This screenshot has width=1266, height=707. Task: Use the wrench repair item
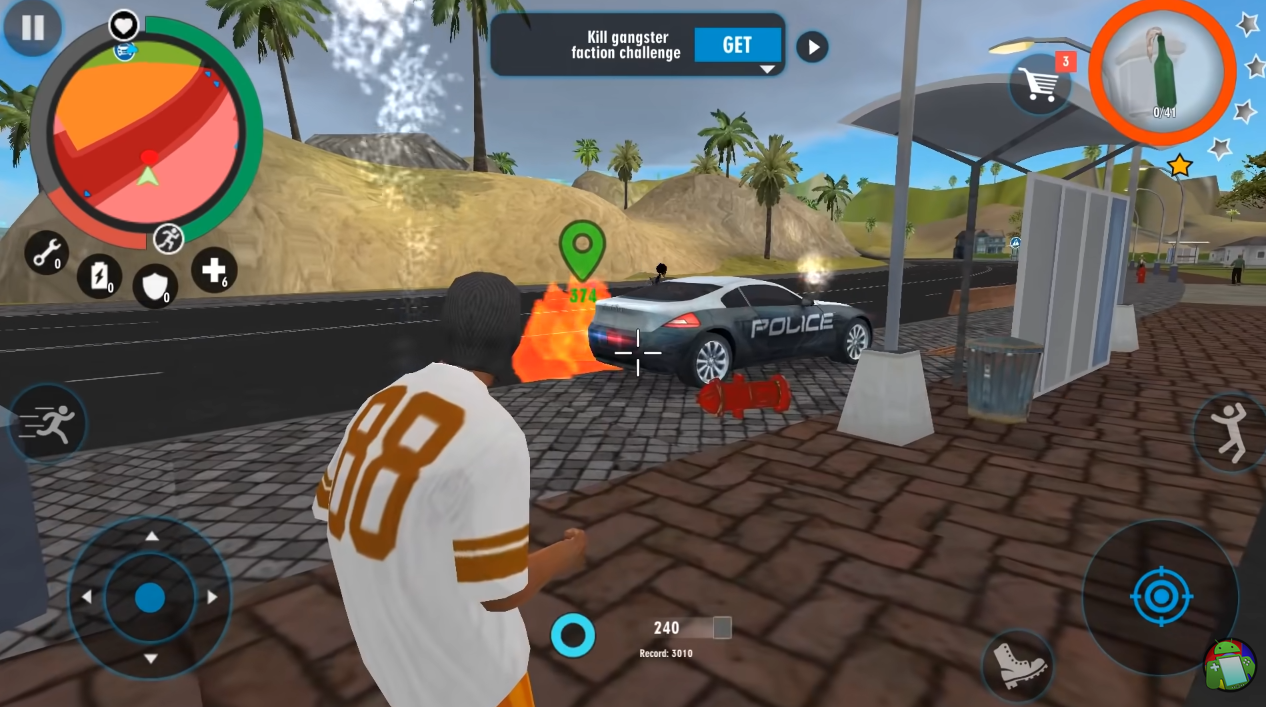click(46, 253)
